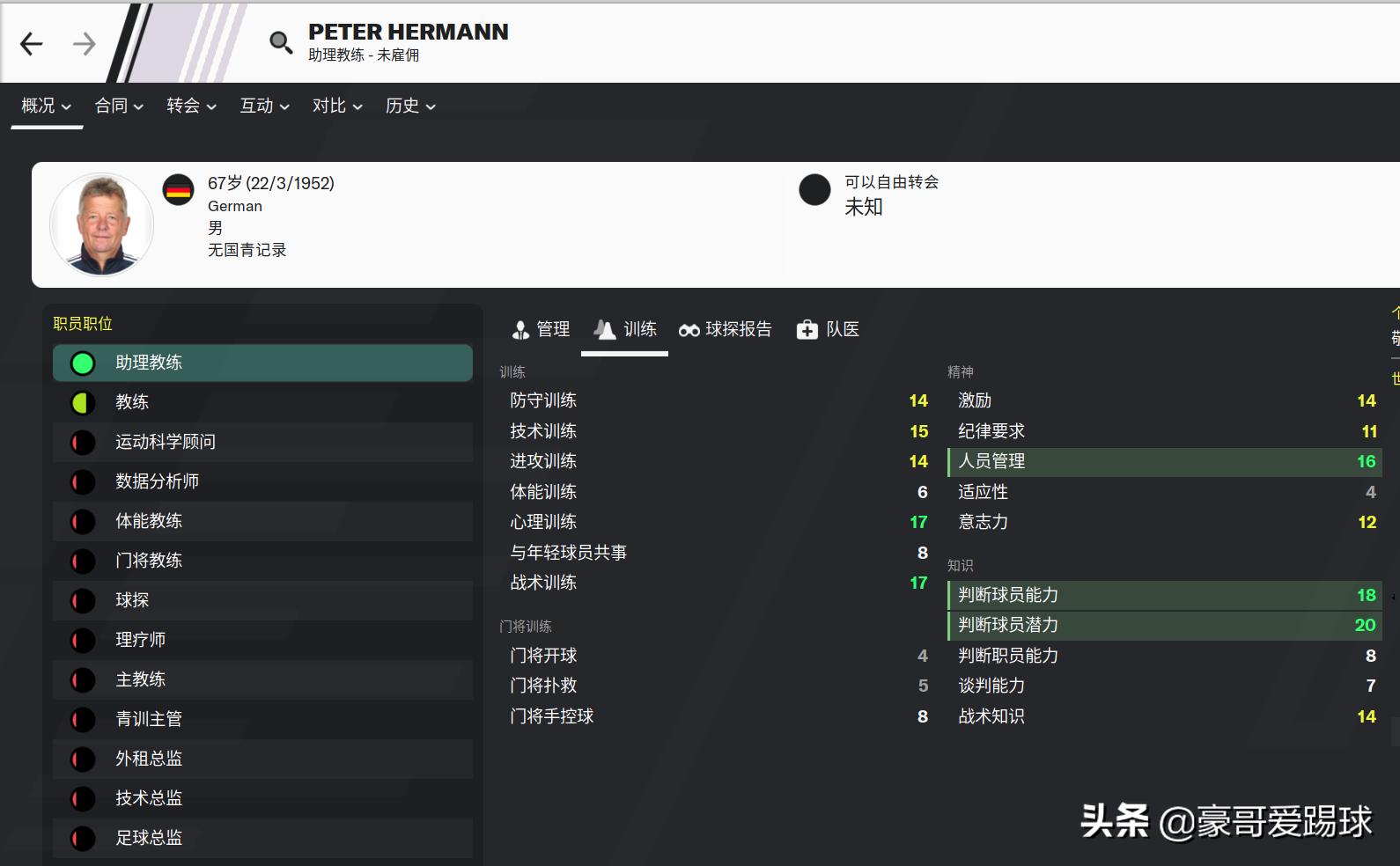Select the 管理 (management) person icon tab

pos(521,329)
